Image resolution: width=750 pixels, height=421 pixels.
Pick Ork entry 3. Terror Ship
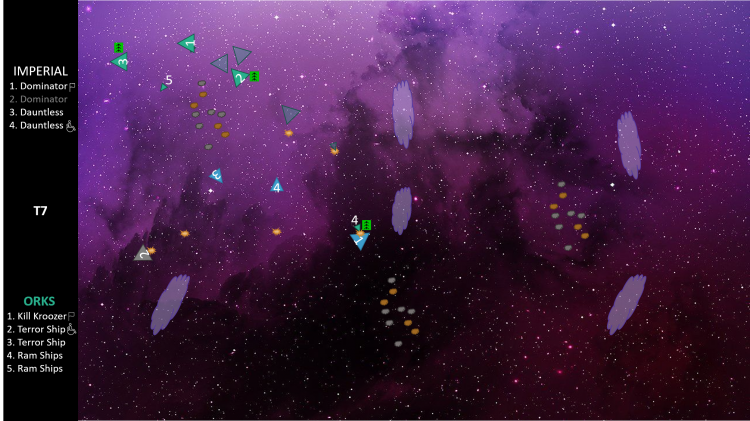pos(36,342)
